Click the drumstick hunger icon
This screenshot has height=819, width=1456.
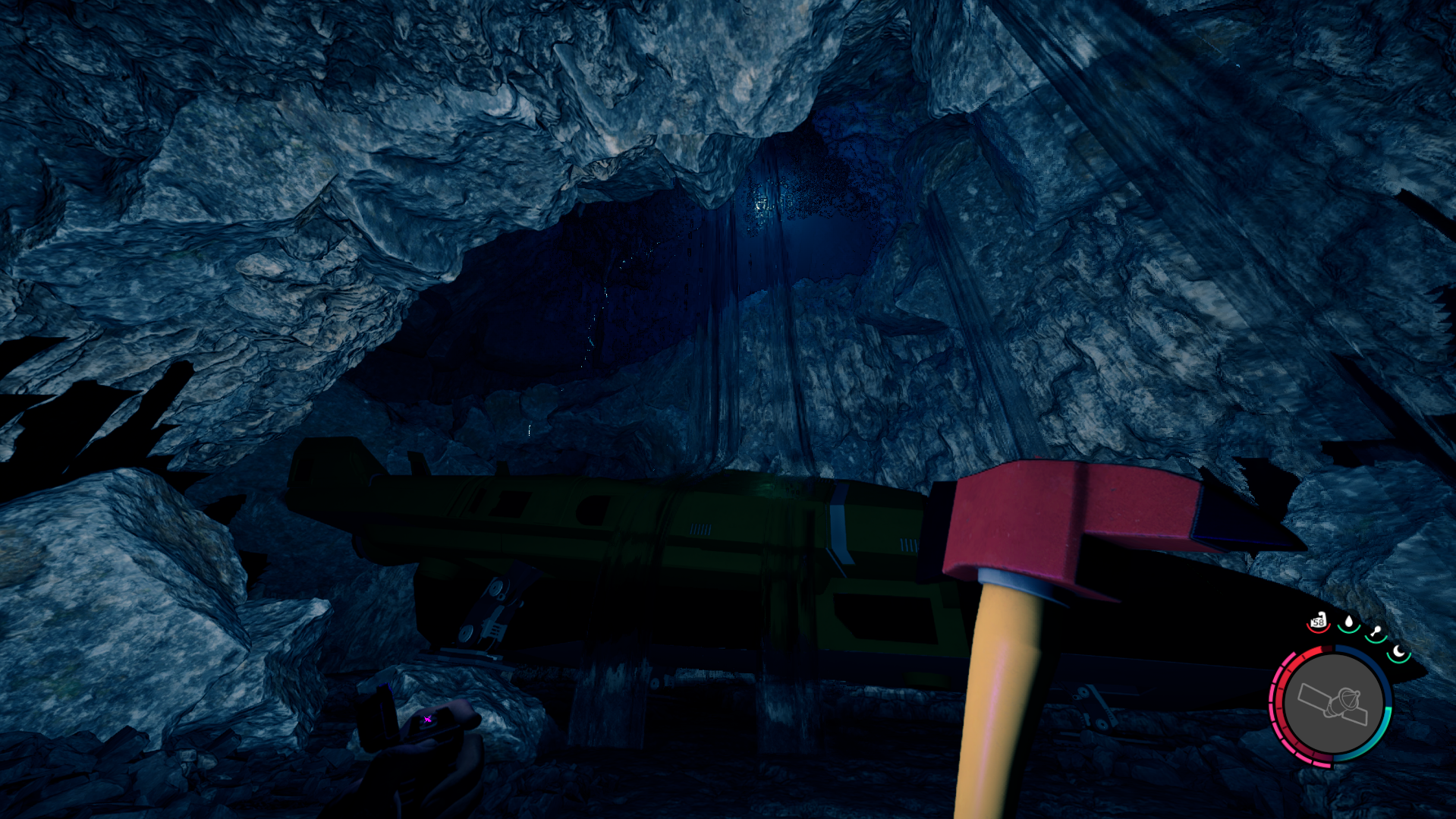(1376, 632)
